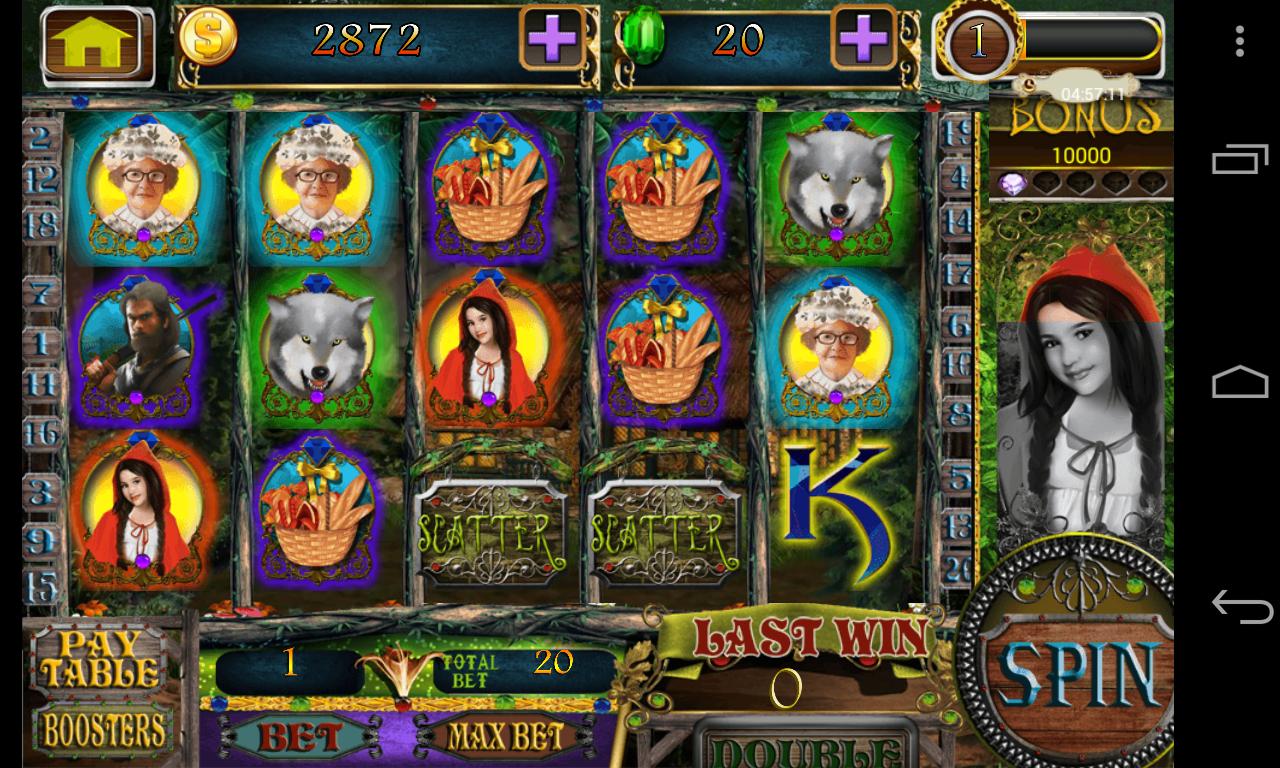Image resolution: width=1280 pixels, height=768 pixels.
Task: Buy more green gems with the plus button
Action: [x=863, y=40]
